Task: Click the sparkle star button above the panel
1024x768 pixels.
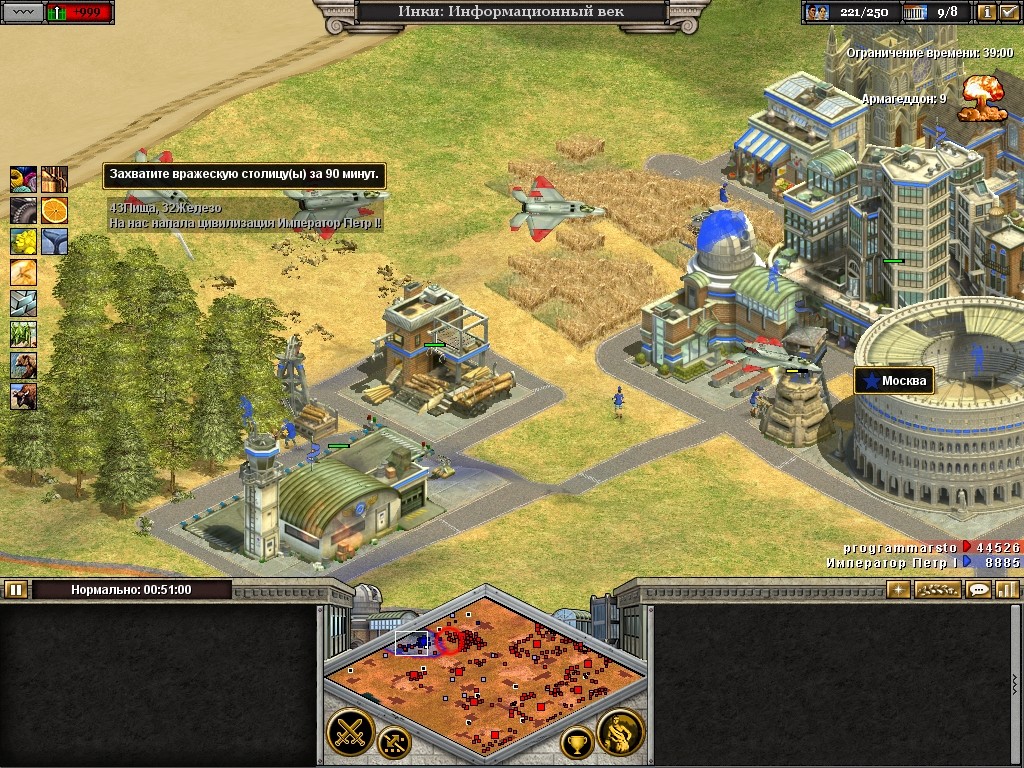Action: pyautogui.click(x=898, y=589)
